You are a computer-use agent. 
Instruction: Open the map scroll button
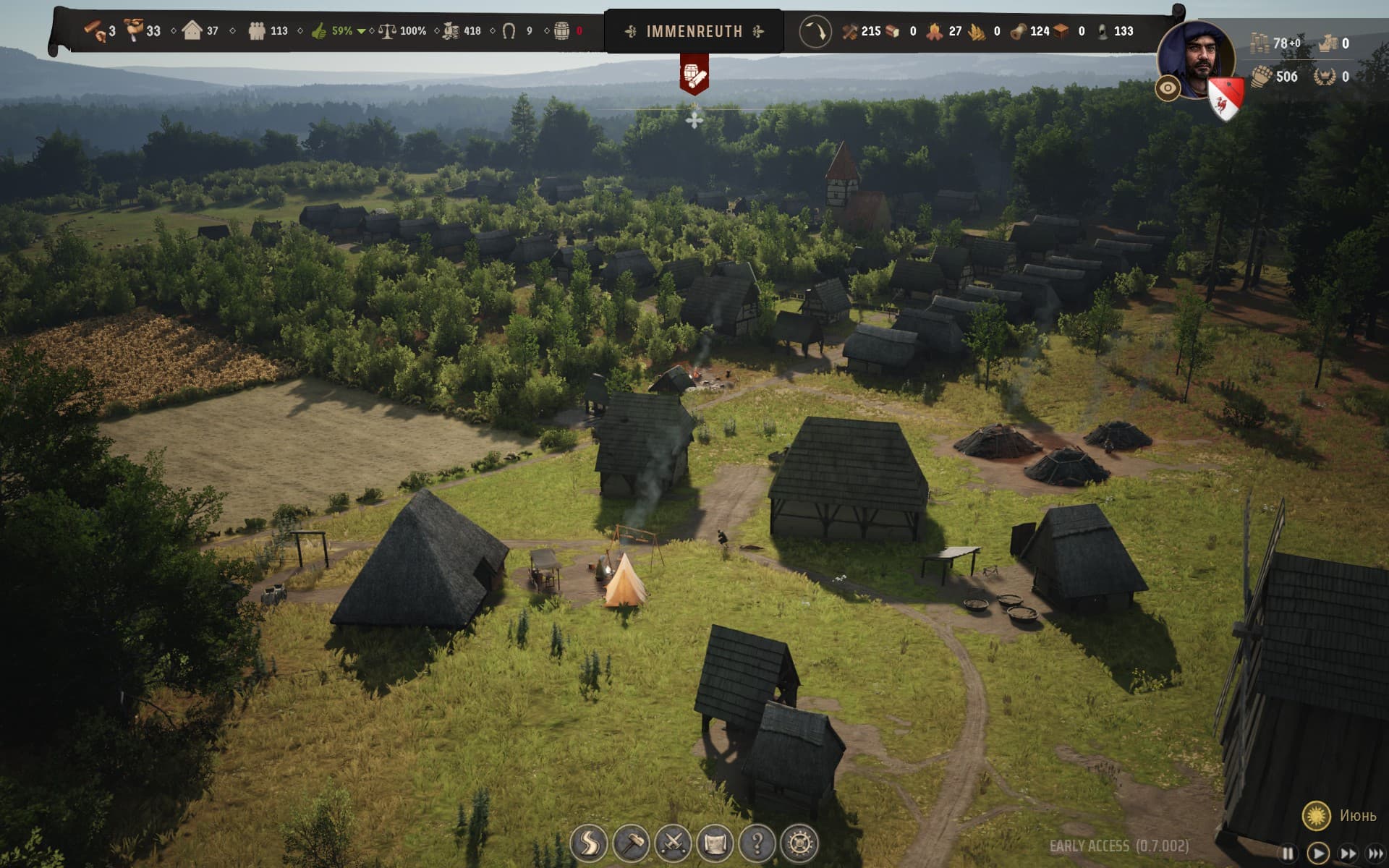point(715,843)
